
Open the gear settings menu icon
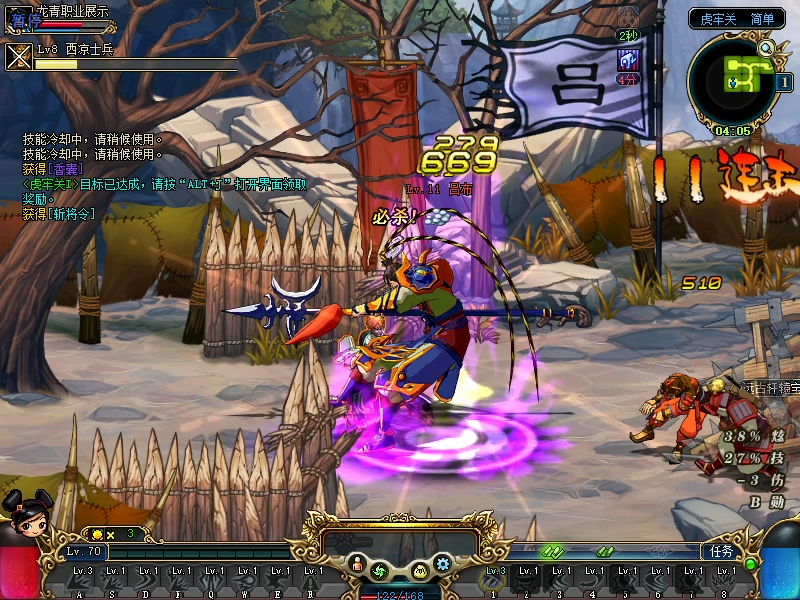(x=443, y=566)
